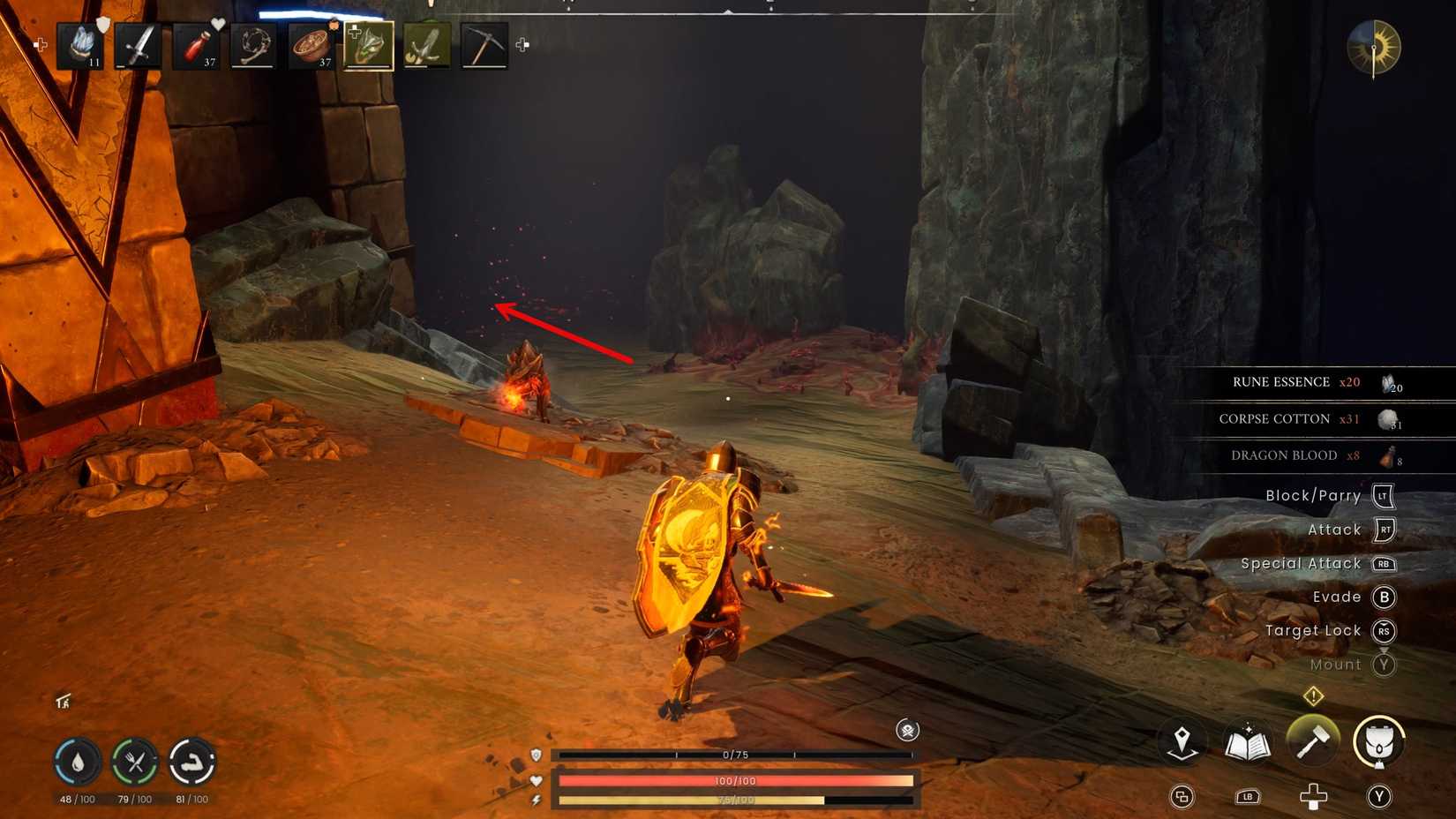This screenshot has width=1456, height=819.
Task: Toggle the heart marker on the potion slot
Action: [x=218, y=23]
